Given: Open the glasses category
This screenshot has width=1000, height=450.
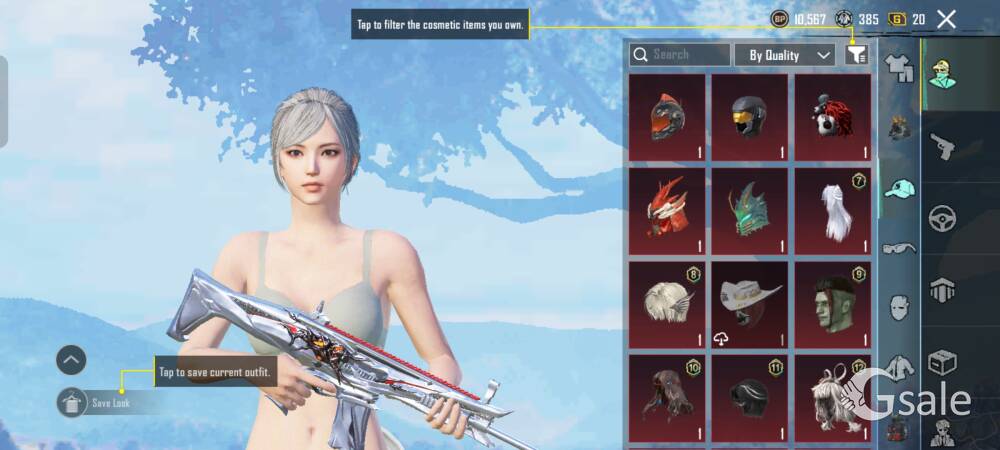Looking at the screenshot, I should (x=900, y=248).
